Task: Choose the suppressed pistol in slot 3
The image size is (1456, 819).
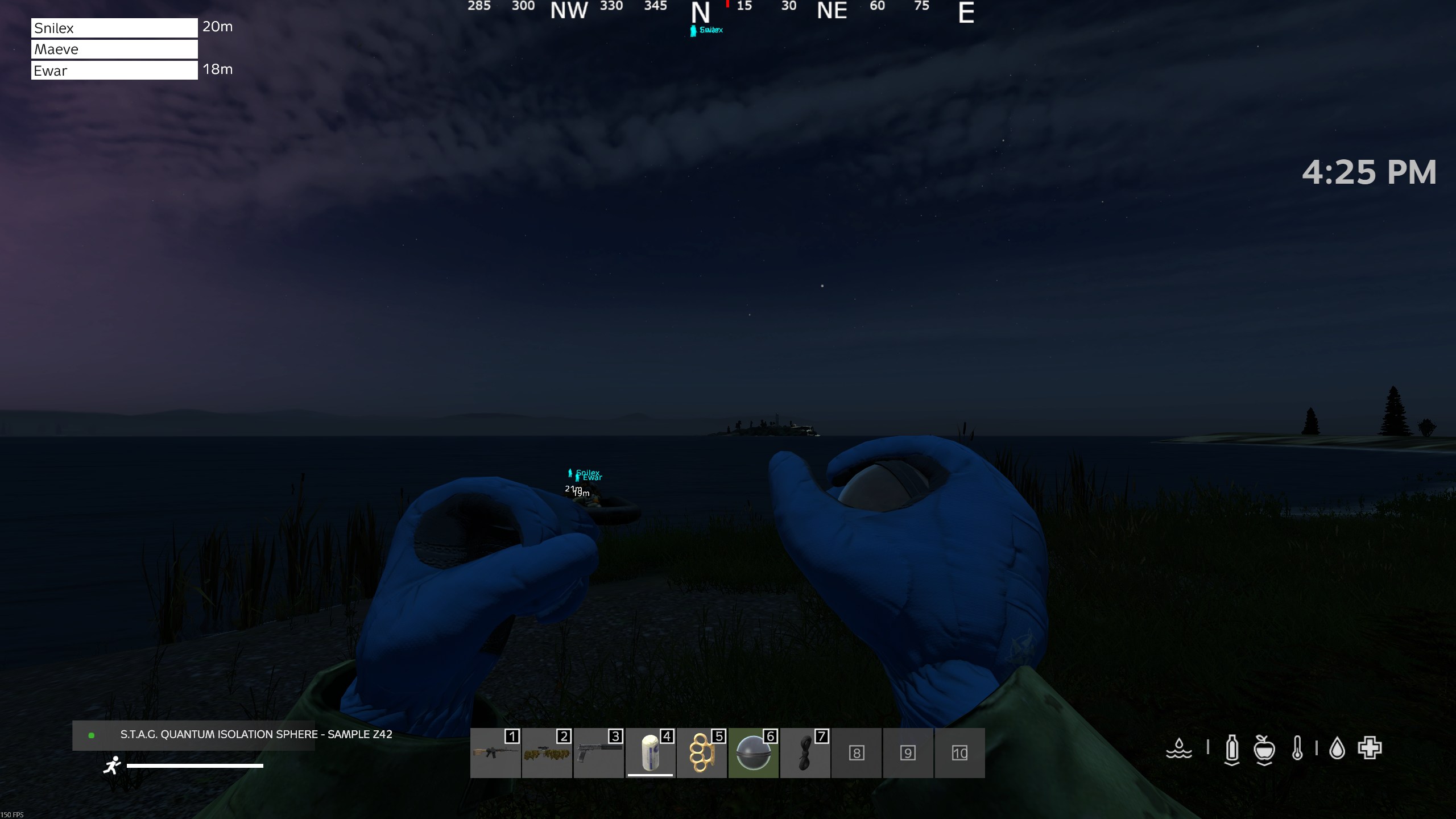Action: (598, 753)
